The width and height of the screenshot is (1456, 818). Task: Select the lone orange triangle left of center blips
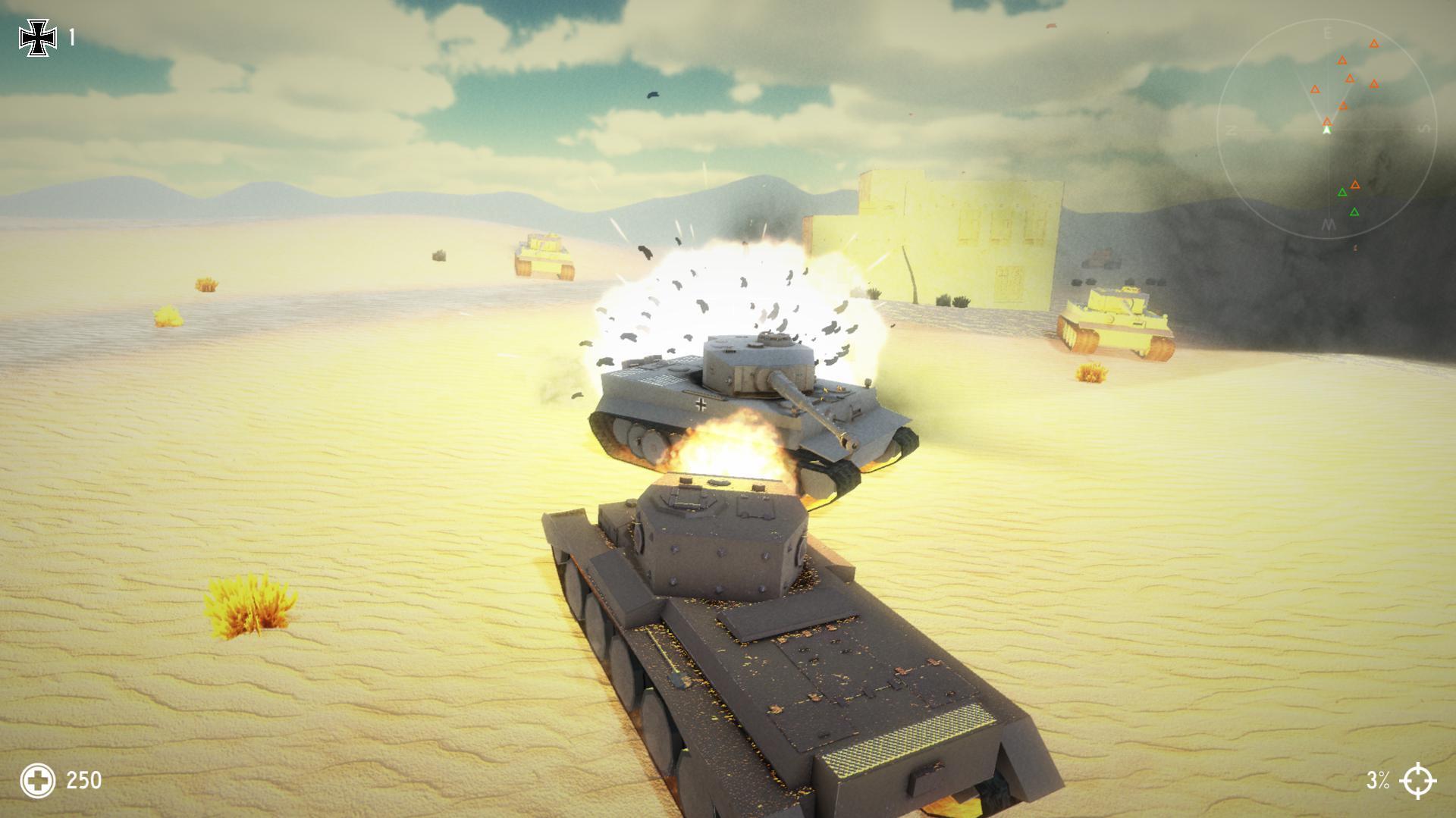tap(1316, 89)
